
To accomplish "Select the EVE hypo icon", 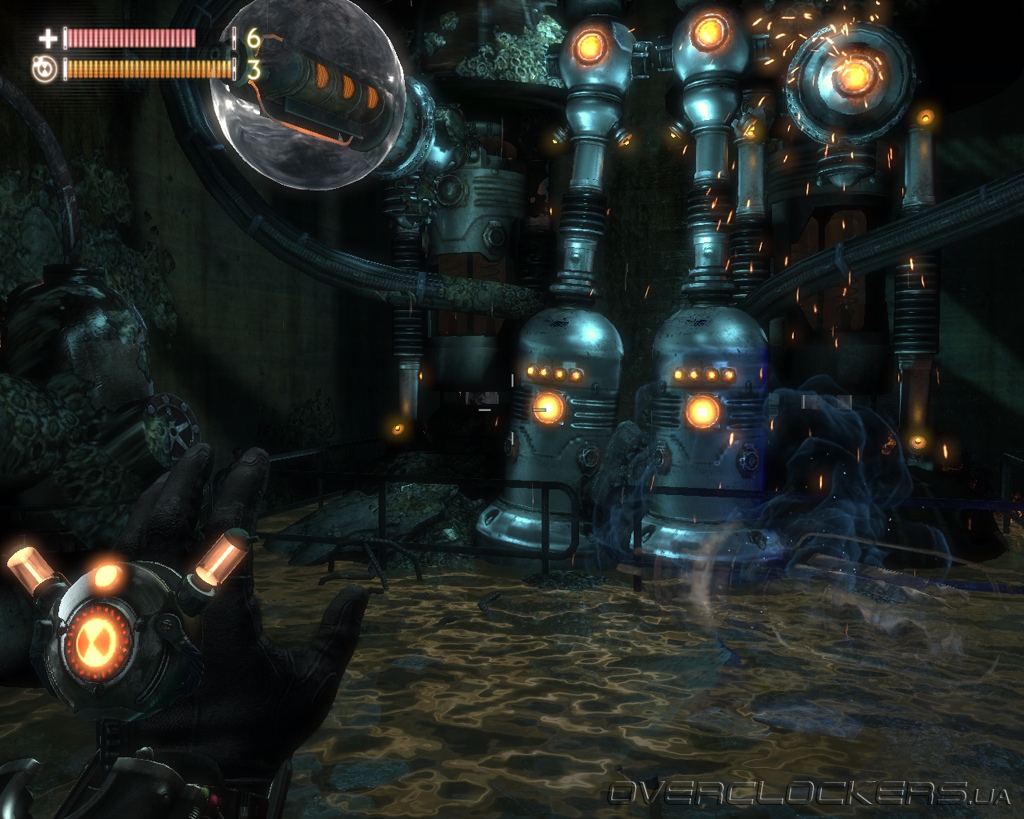I will pyautogui.click(x=45, y=70).
